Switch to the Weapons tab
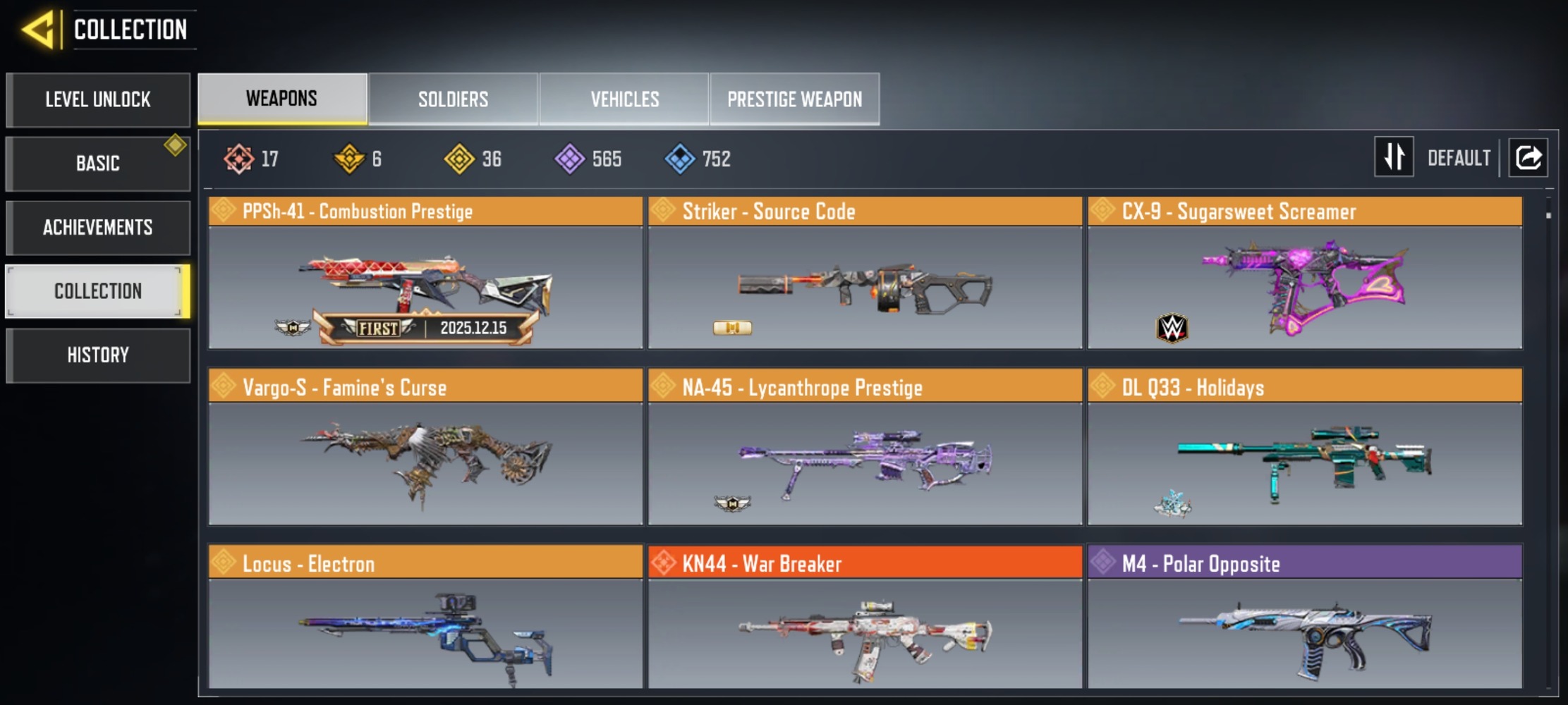The height and width of the screenshot is (705, 1568). point(282,99)
